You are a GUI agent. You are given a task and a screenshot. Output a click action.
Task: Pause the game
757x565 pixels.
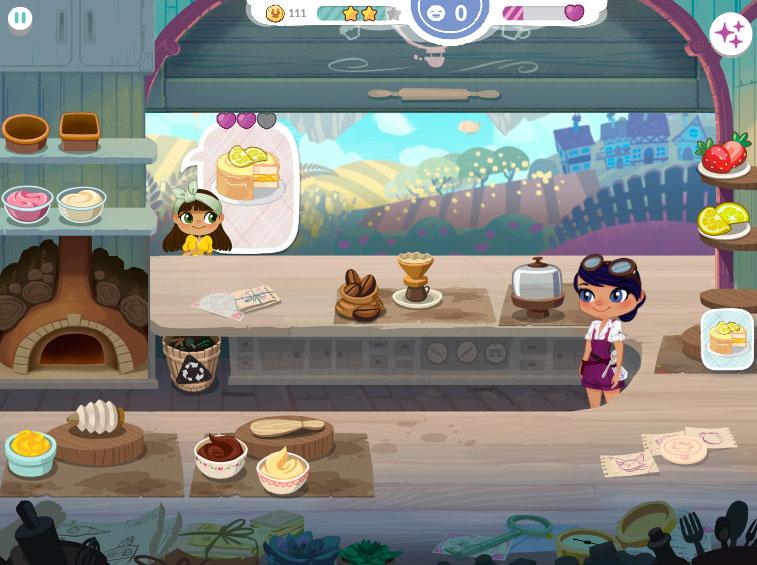(20, 18)
